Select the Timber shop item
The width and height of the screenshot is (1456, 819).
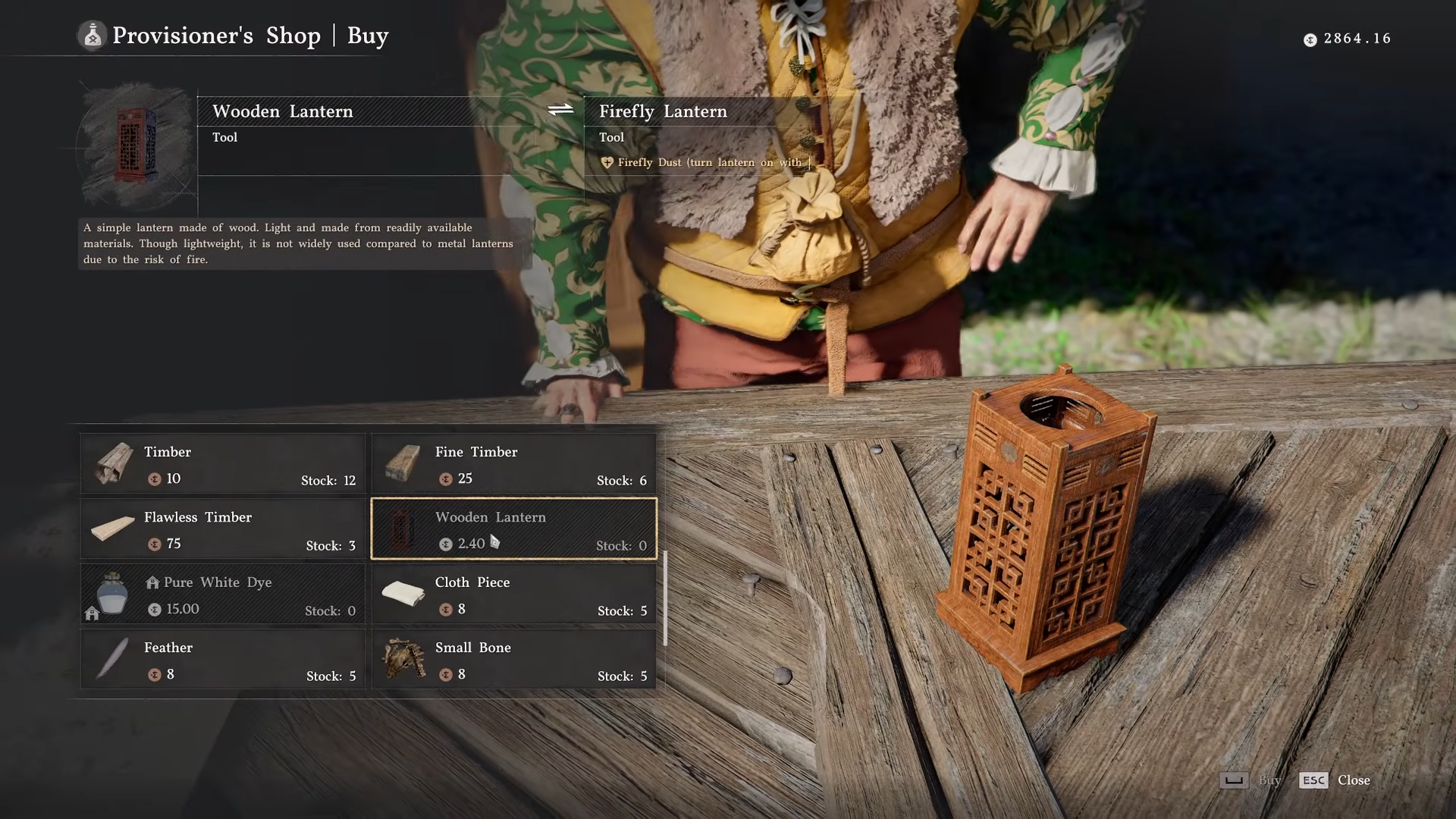(x=223, y=464)
